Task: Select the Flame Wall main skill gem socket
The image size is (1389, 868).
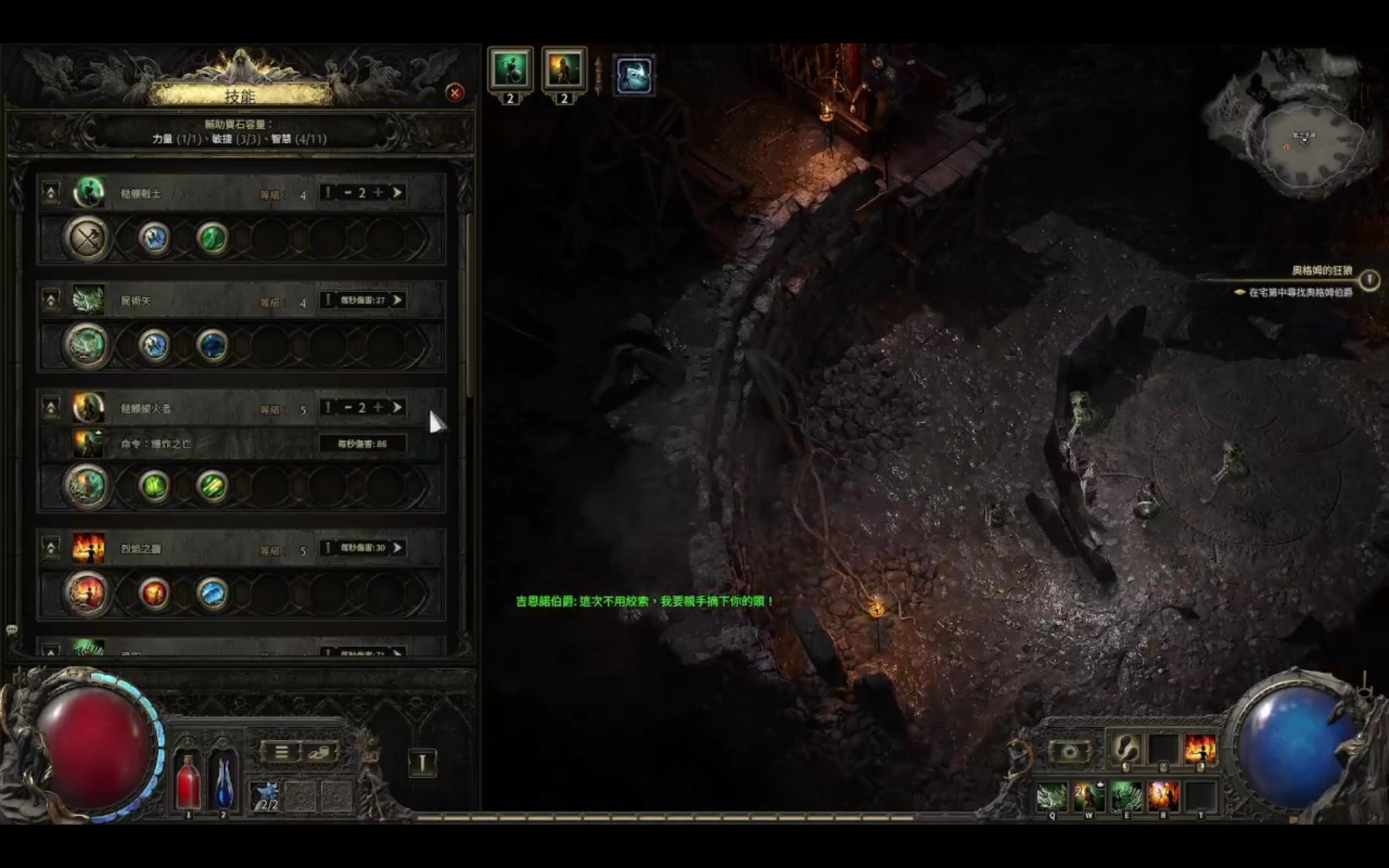Action: 87,593
